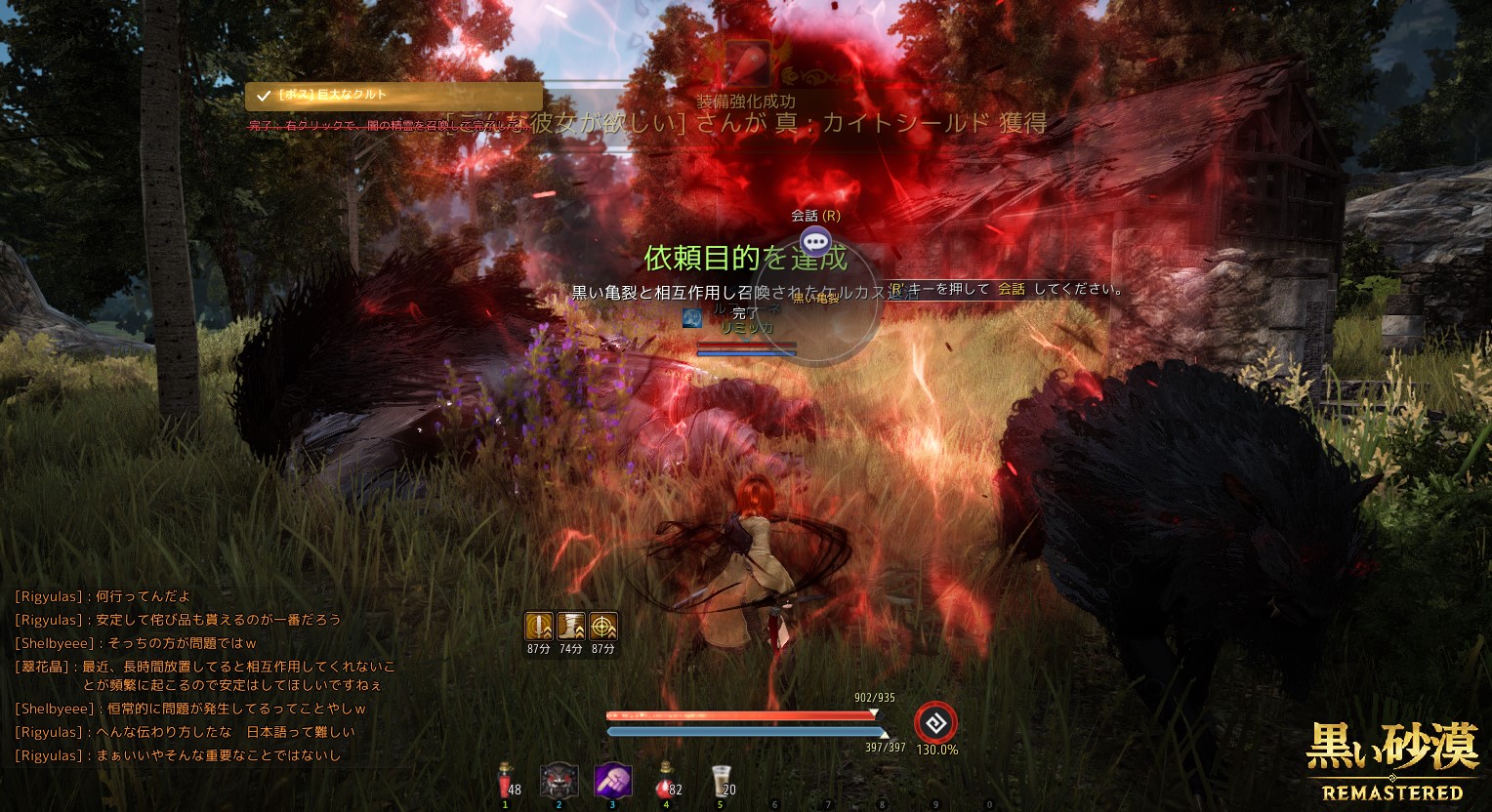Open the chat log message from 翠花晶

pos(205,675)
